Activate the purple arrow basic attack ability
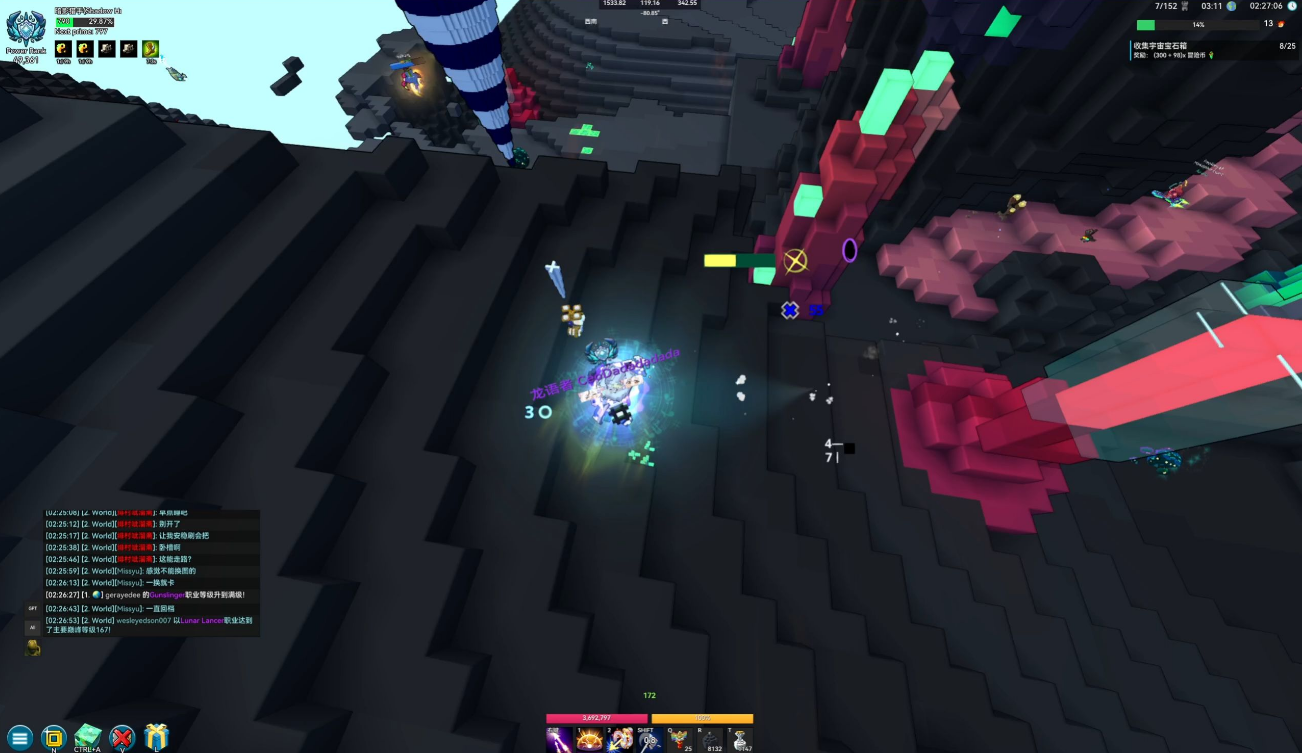This screenshot has height=753, width=1302. 559,739
